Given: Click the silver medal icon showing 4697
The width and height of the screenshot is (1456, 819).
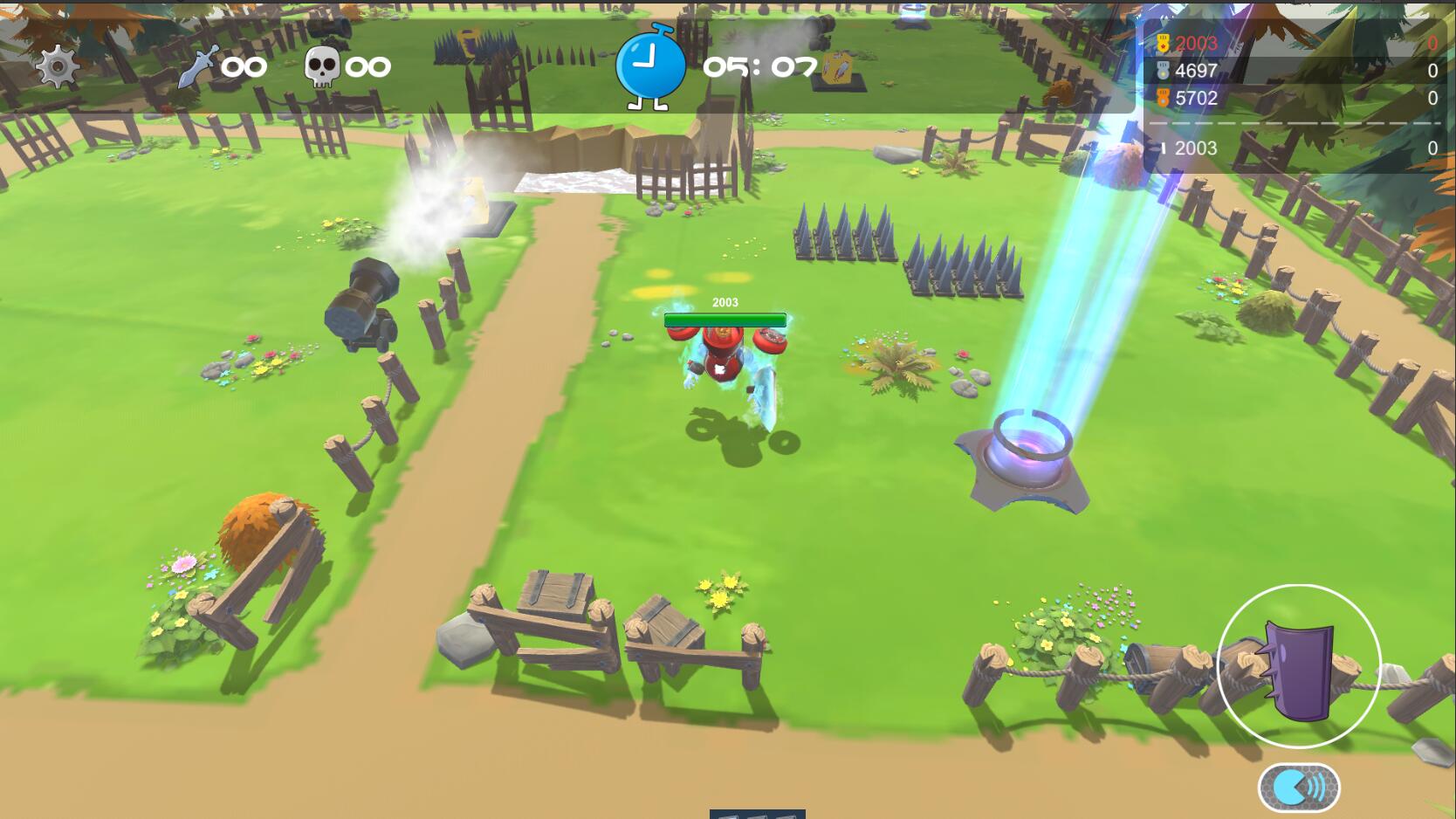Looking at the screenshot, I should 1162,69.
